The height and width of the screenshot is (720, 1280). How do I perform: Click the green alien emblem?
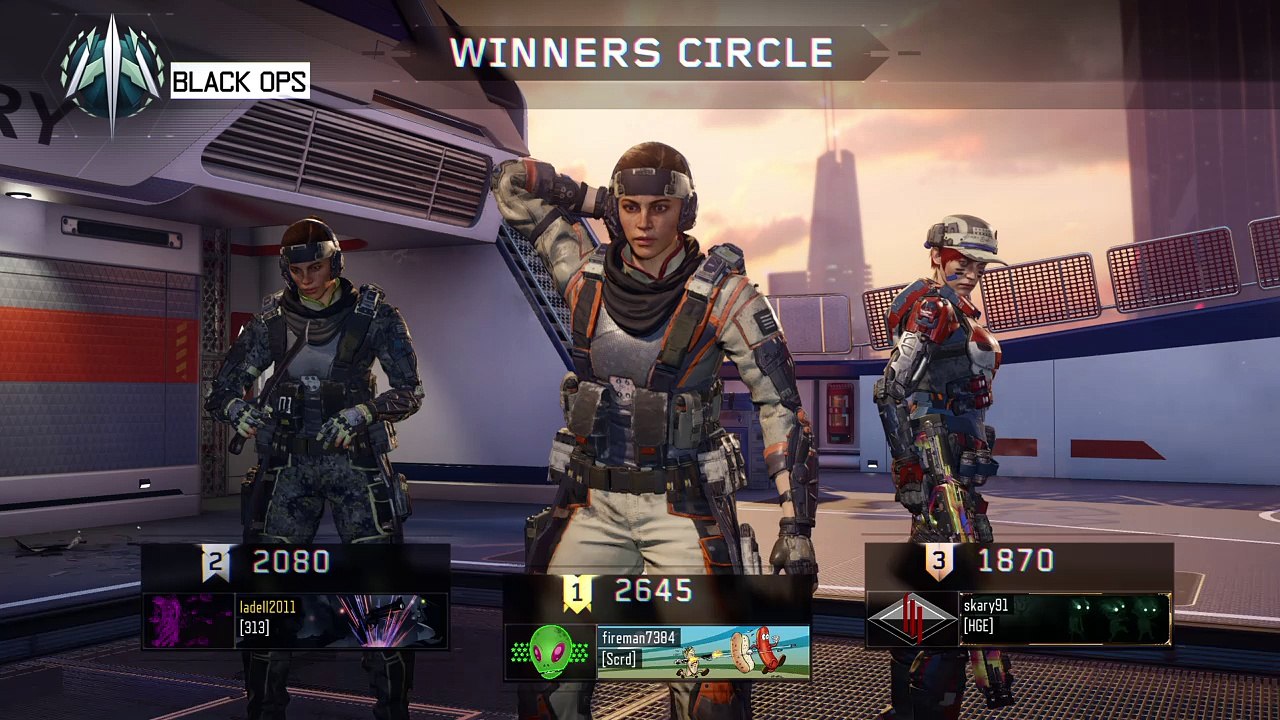(x=551, y=652)
